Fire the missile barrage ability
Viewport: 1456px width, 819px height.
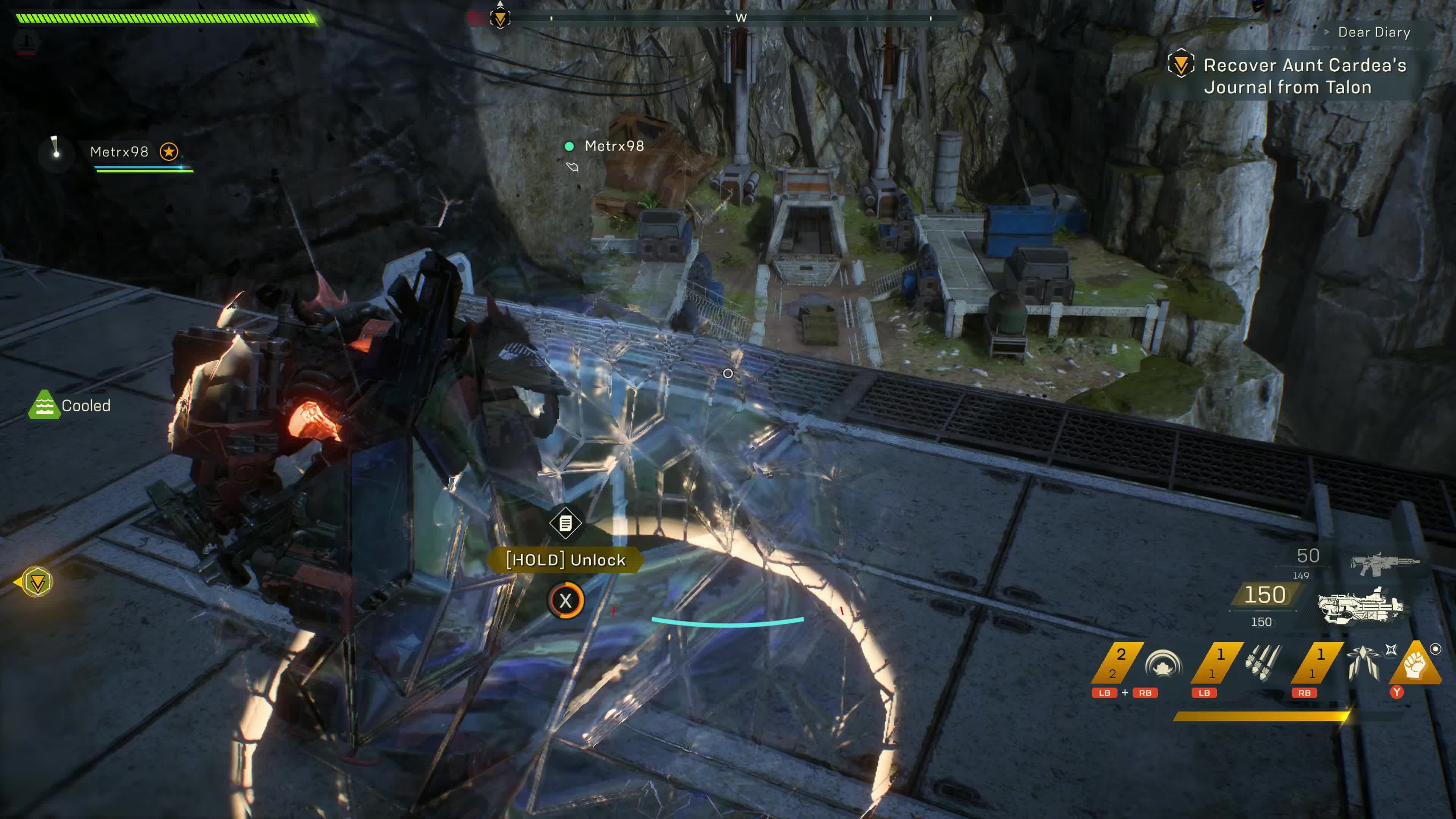coord(1263,663)
